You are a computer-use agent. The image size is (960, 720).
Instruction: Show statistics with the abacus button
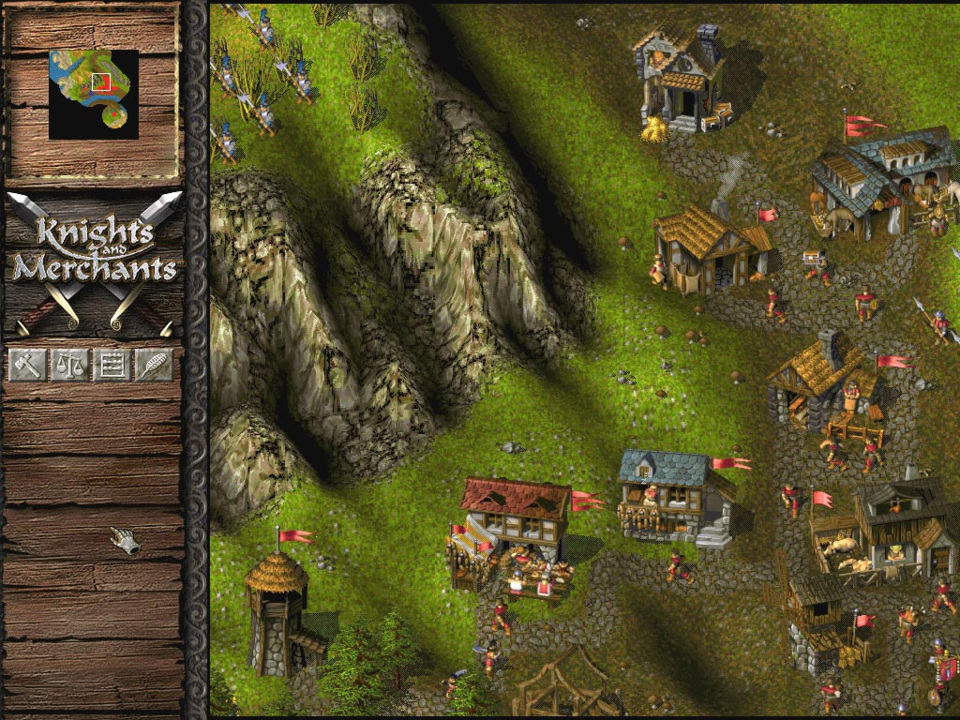tap(111, 365)
